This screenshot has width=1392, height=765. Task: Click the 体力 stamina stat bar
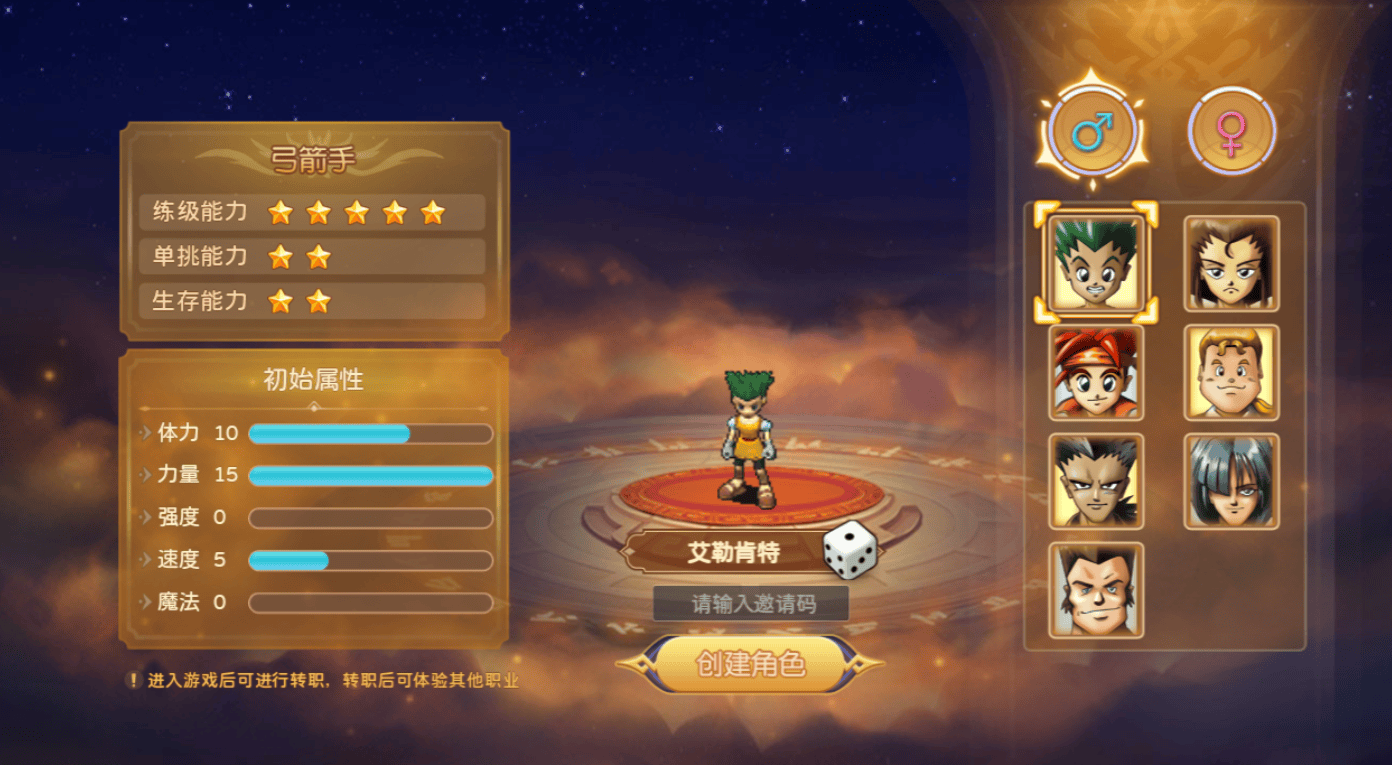click(370, 432)
